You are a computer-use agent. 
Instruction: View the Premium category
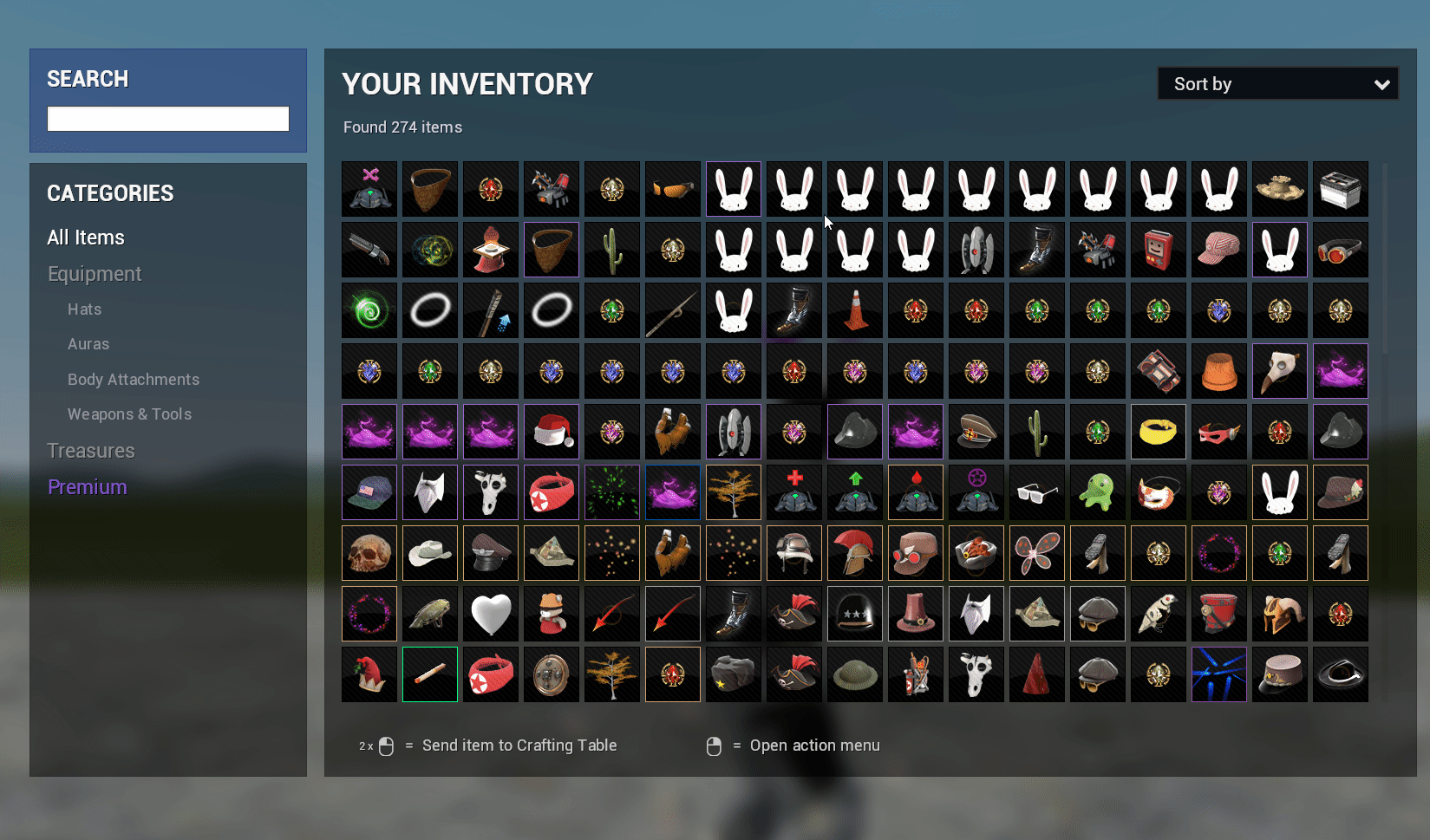(x=87, y=486)
